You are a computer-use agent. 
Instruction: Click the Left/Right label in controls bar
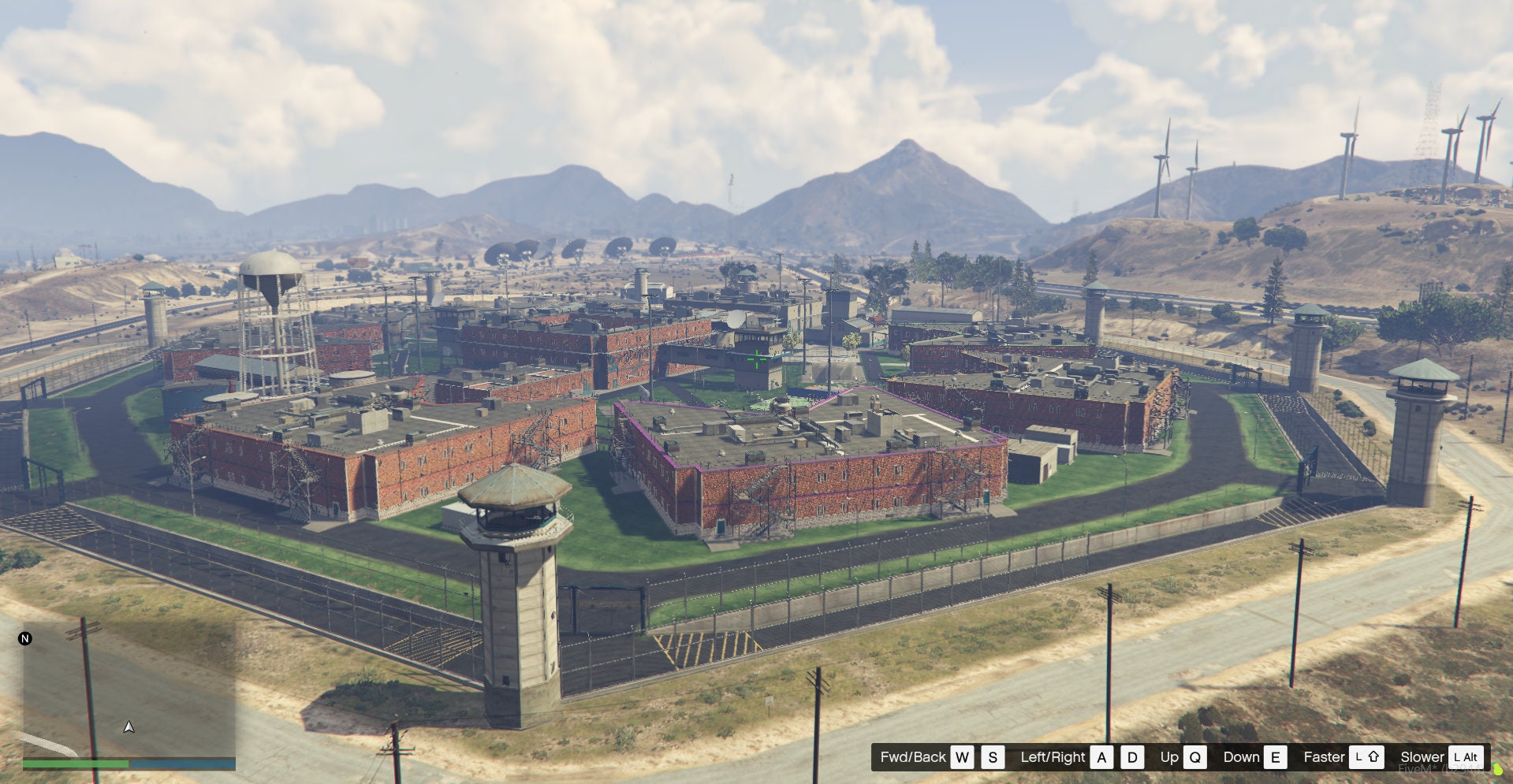[x=1053, y=756]
